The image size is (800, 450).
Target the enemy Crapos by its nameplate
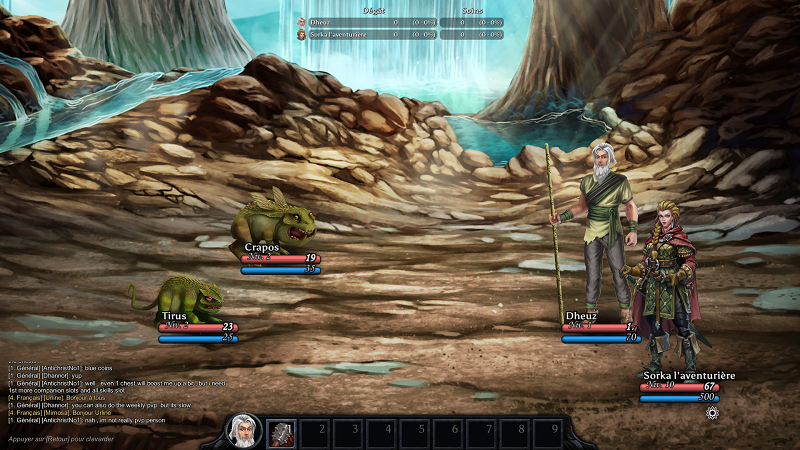point(262,247)
